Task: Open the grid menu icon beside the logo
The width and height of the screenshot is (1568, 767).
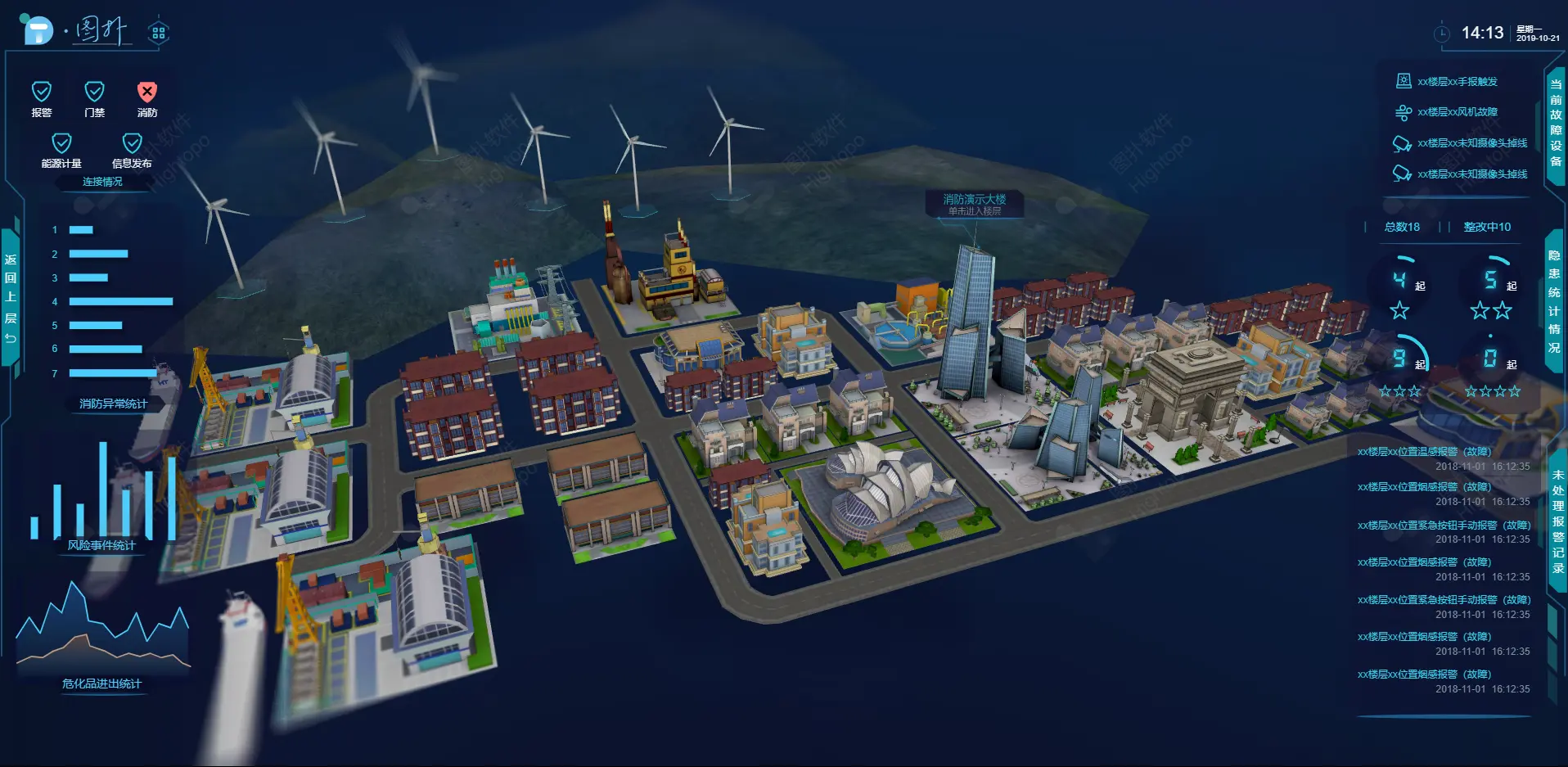Action: (x=158, y=33)
